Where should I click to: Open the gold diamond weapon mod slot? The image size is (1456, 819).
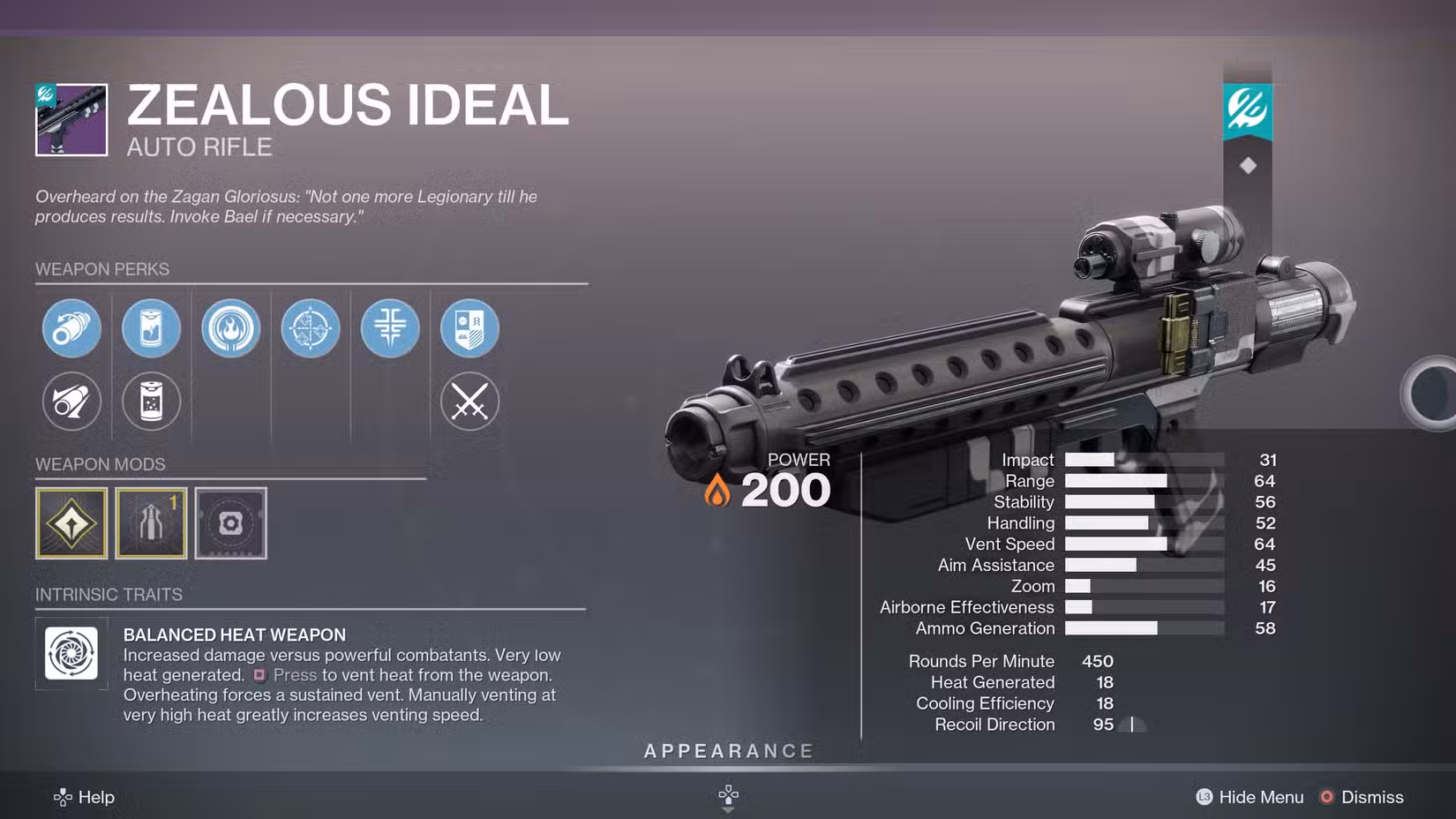[71, 523]
